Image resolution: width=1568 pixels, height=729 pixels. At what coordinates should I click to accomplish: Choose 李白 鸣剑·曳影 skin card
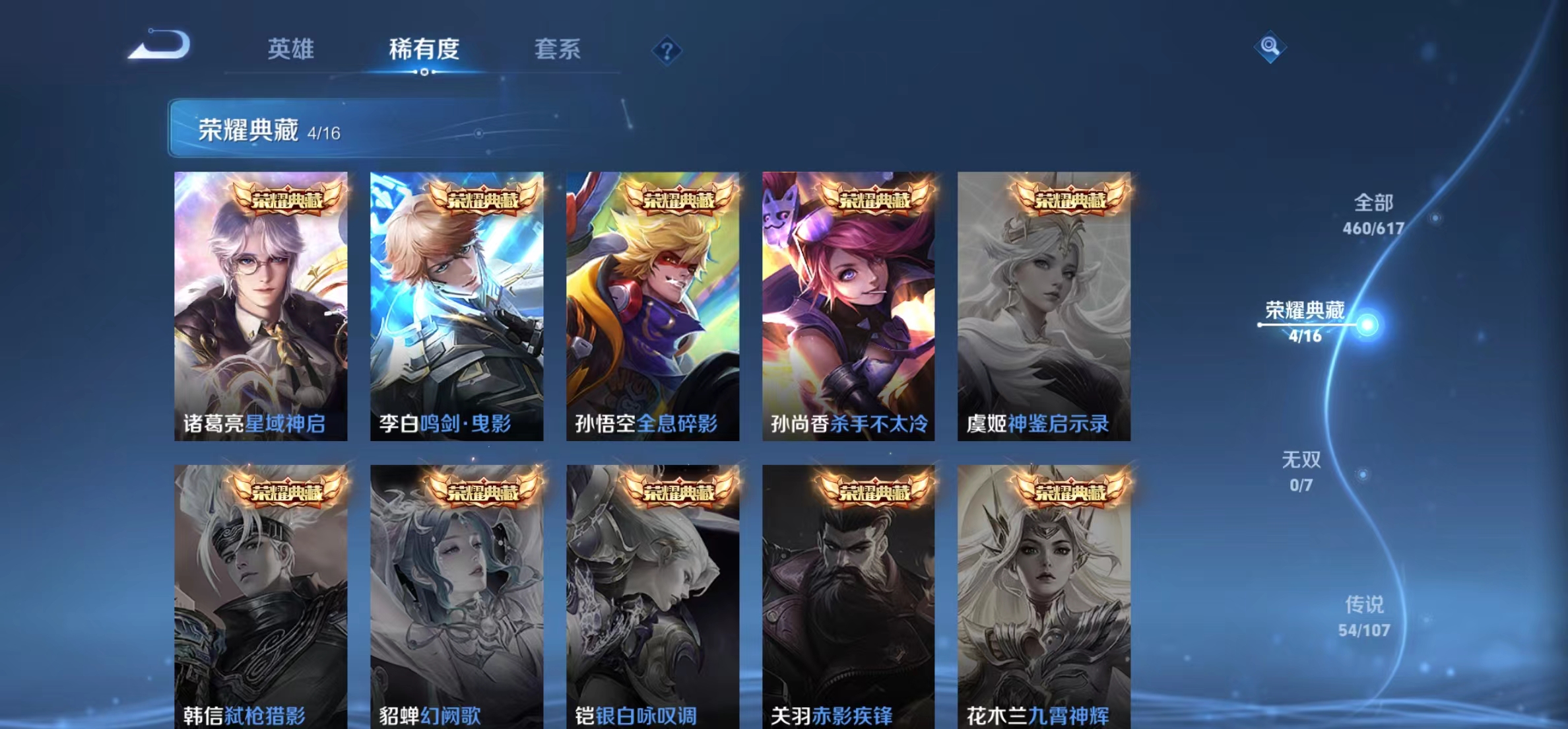pos(457,306)
